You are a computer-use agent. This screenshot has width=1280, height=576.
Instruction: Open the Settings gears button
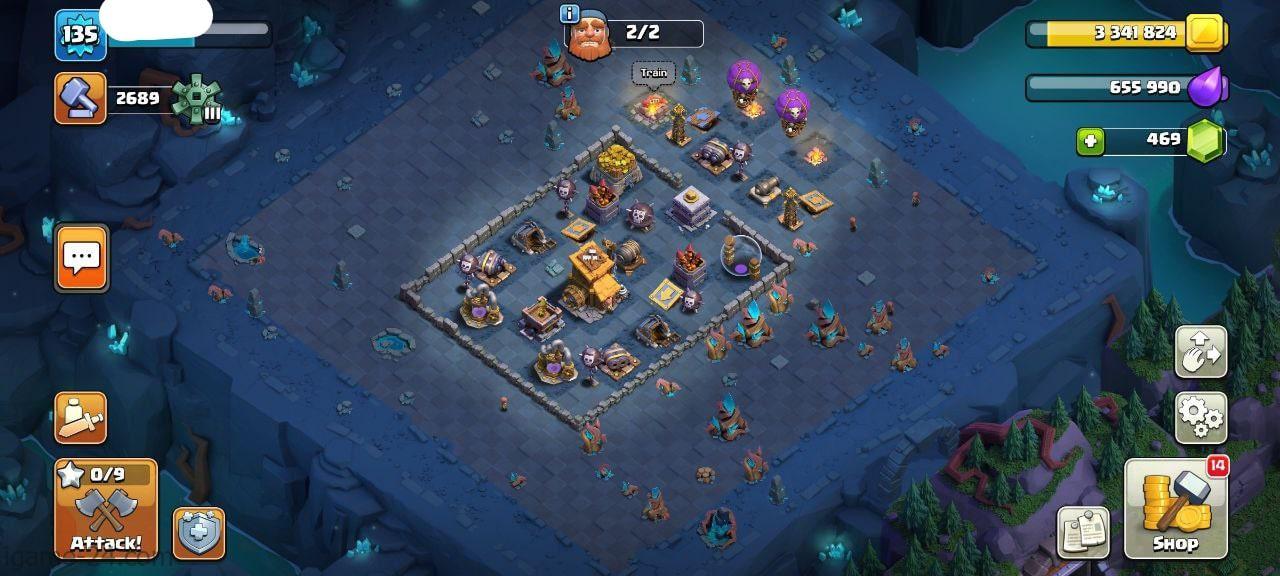(1201, 417)
